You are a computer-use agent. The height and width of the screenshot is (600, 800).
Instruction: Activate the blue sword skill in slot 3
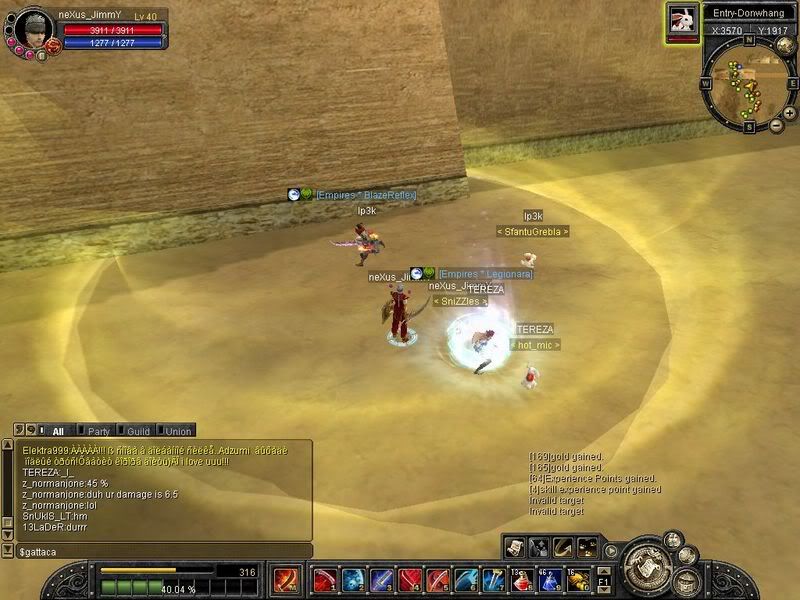tap(381, 579)
